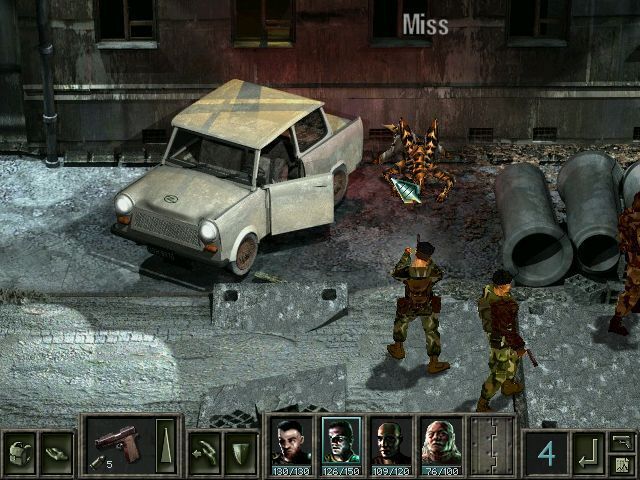Open the small map icon button
Viewport: 640px width, 480px height.
point(621,464)
